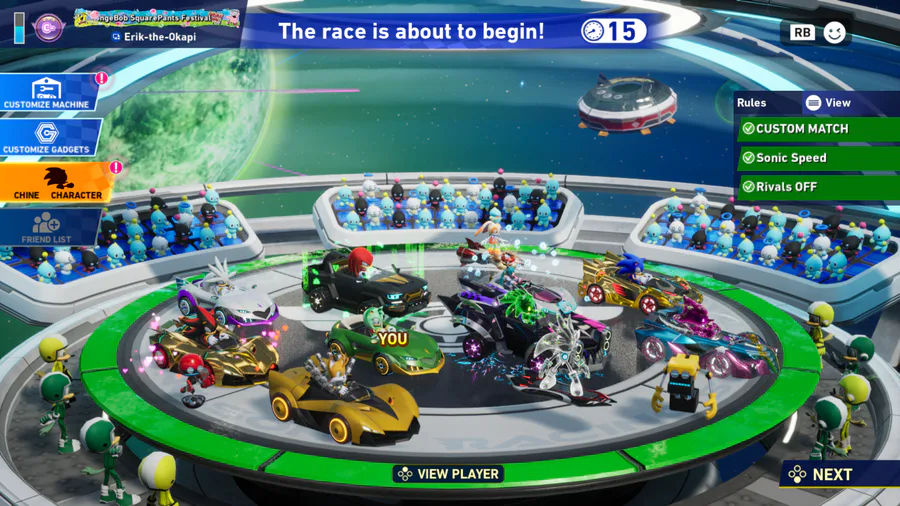Open the Friend List

point(47,228)
